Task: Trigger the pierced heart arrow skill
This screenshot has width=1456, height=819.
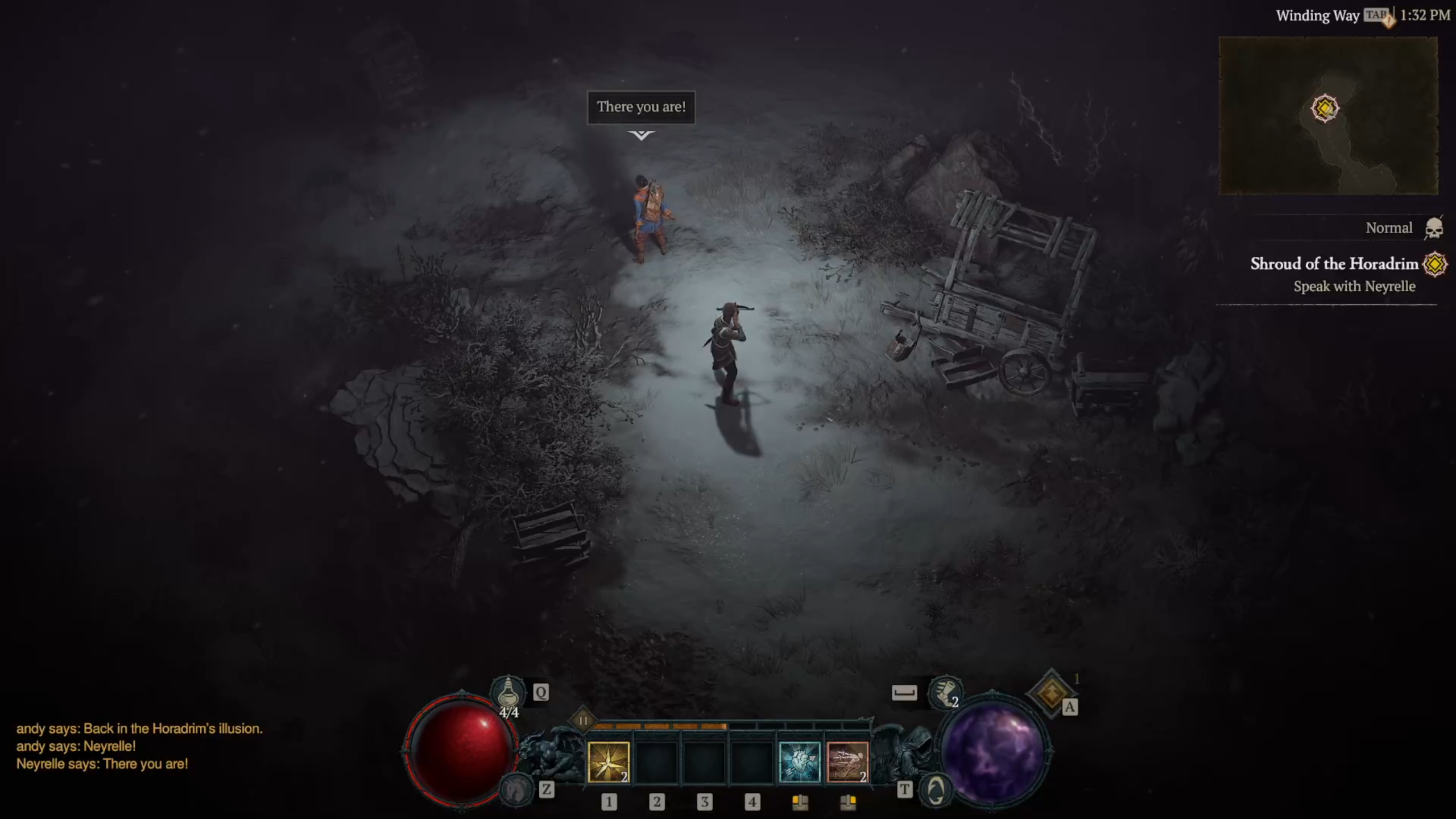Action: click(799, 762)
